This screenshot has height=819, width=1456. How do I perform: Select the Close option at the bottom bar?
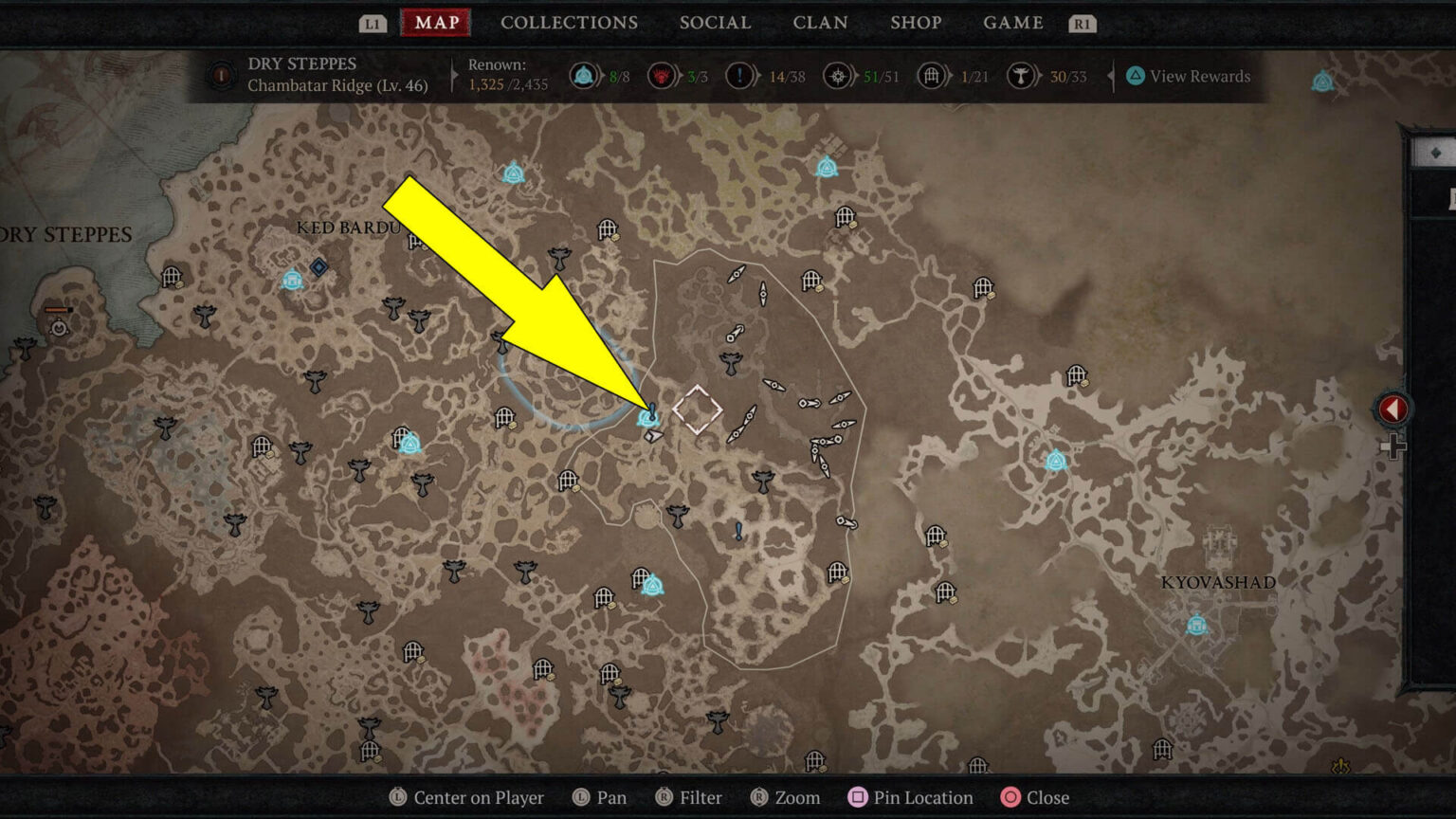click(x=1038, y=797)
